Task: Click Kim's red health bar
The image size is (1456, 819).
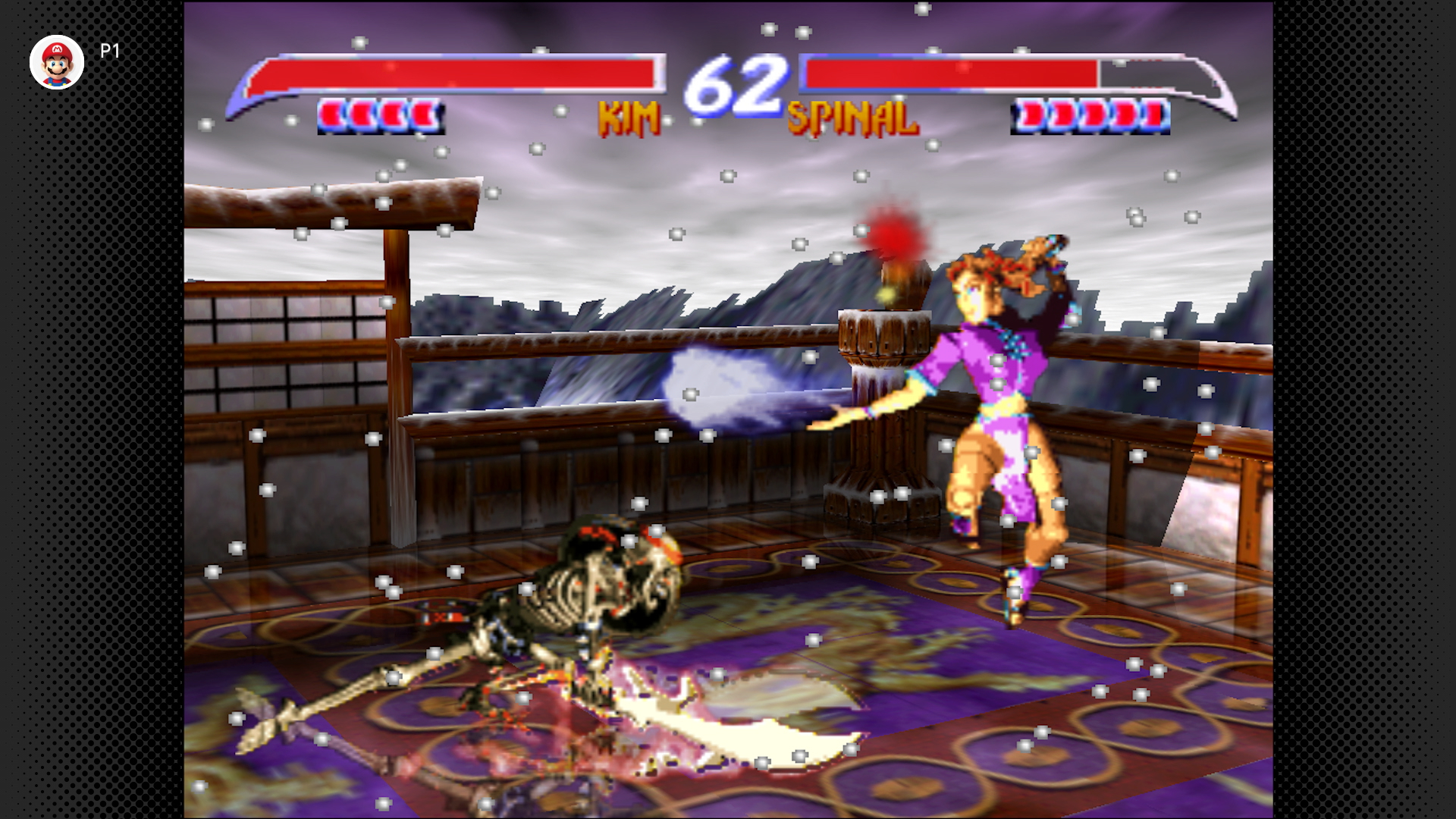Action: pos(455,76)
